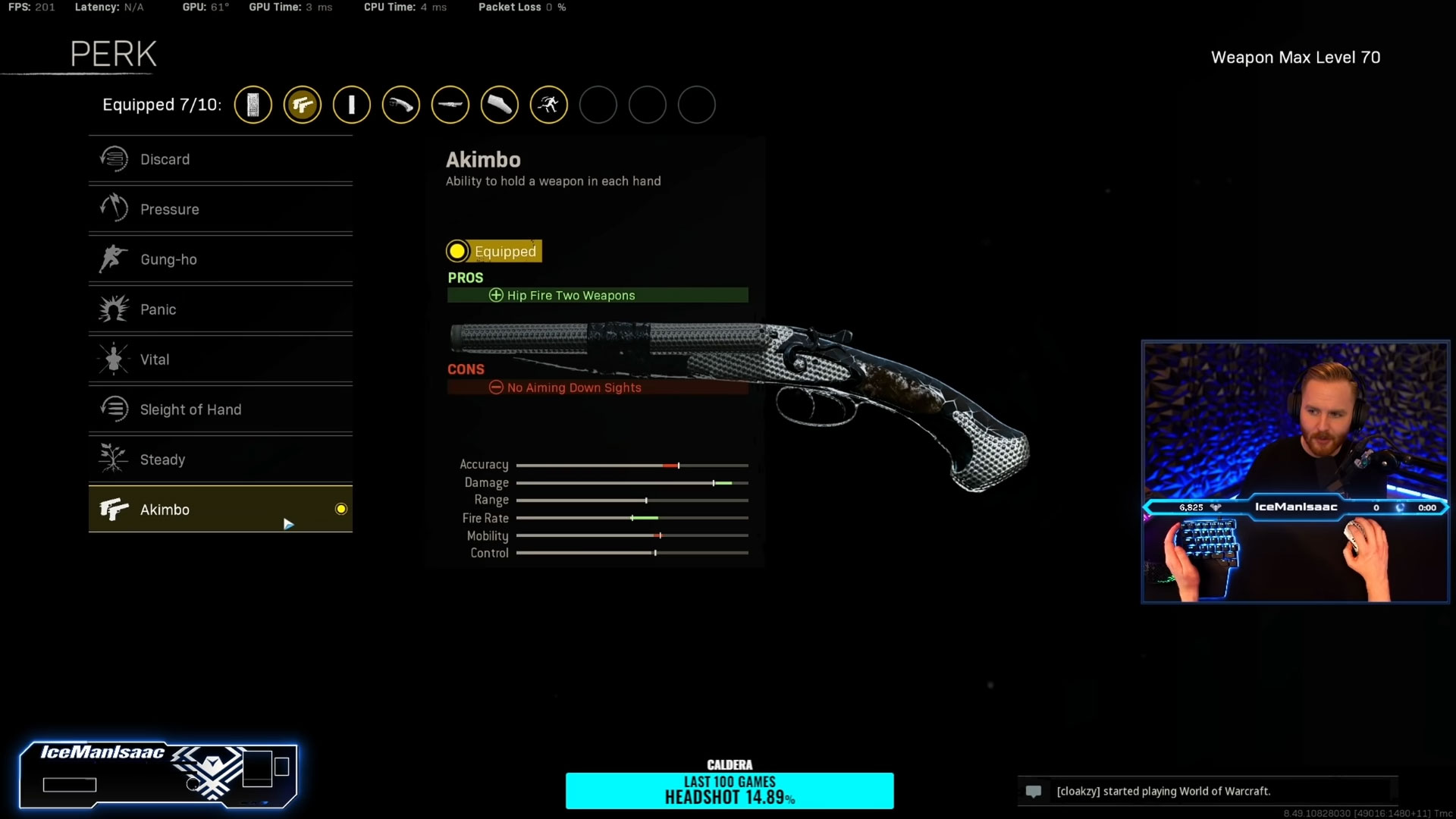Screen dimensions: 1456x819
Task: Select Sleight of Hand perk
Action: (x=220, y=409)
